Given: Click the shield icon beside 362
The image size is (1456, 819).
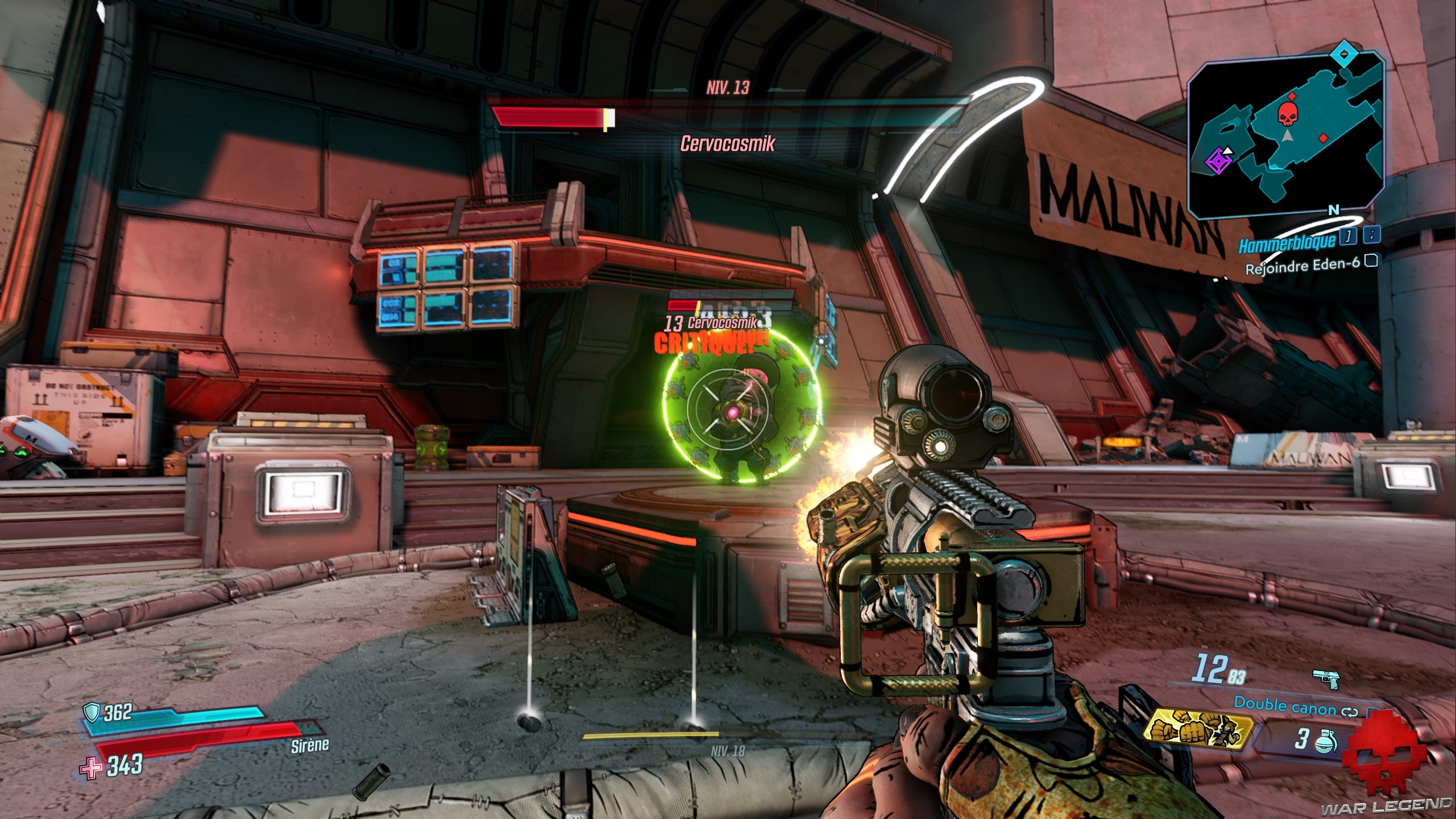Looking at the screenshot, I should pos(92,711).
